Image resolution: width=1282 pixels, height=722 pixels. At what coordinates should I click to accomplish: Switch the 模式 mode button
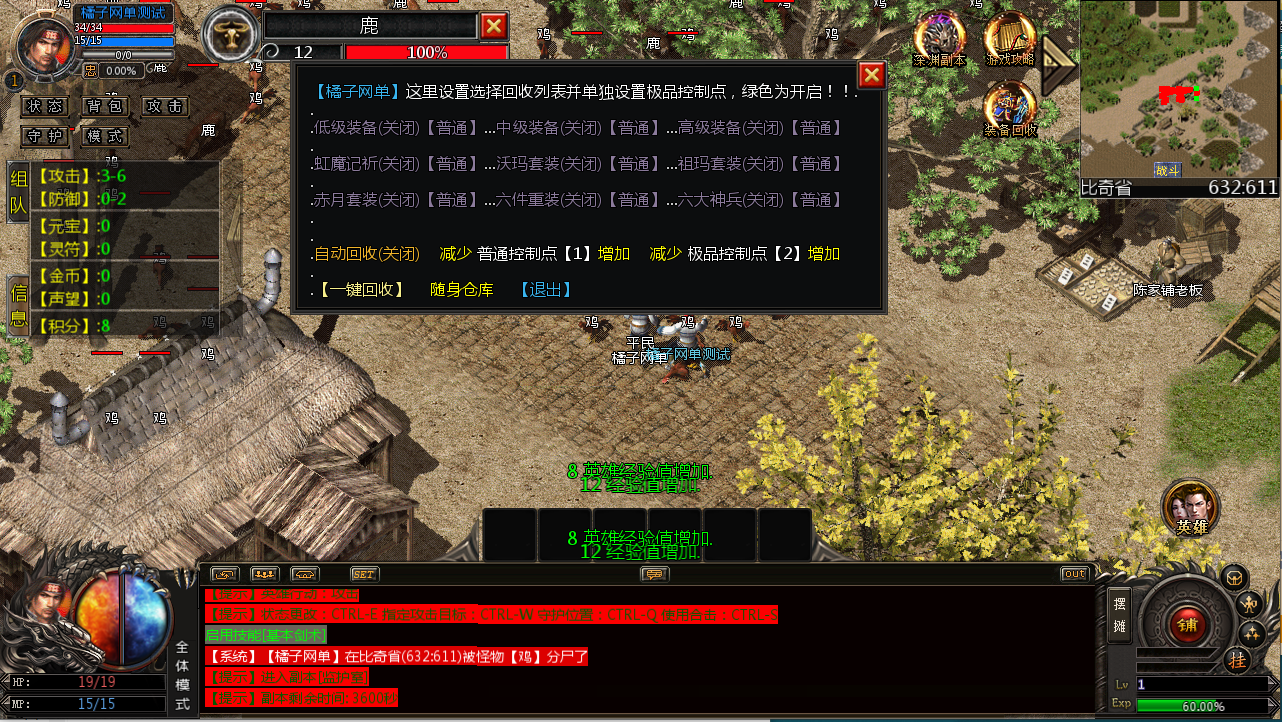(x=104, y=136)
